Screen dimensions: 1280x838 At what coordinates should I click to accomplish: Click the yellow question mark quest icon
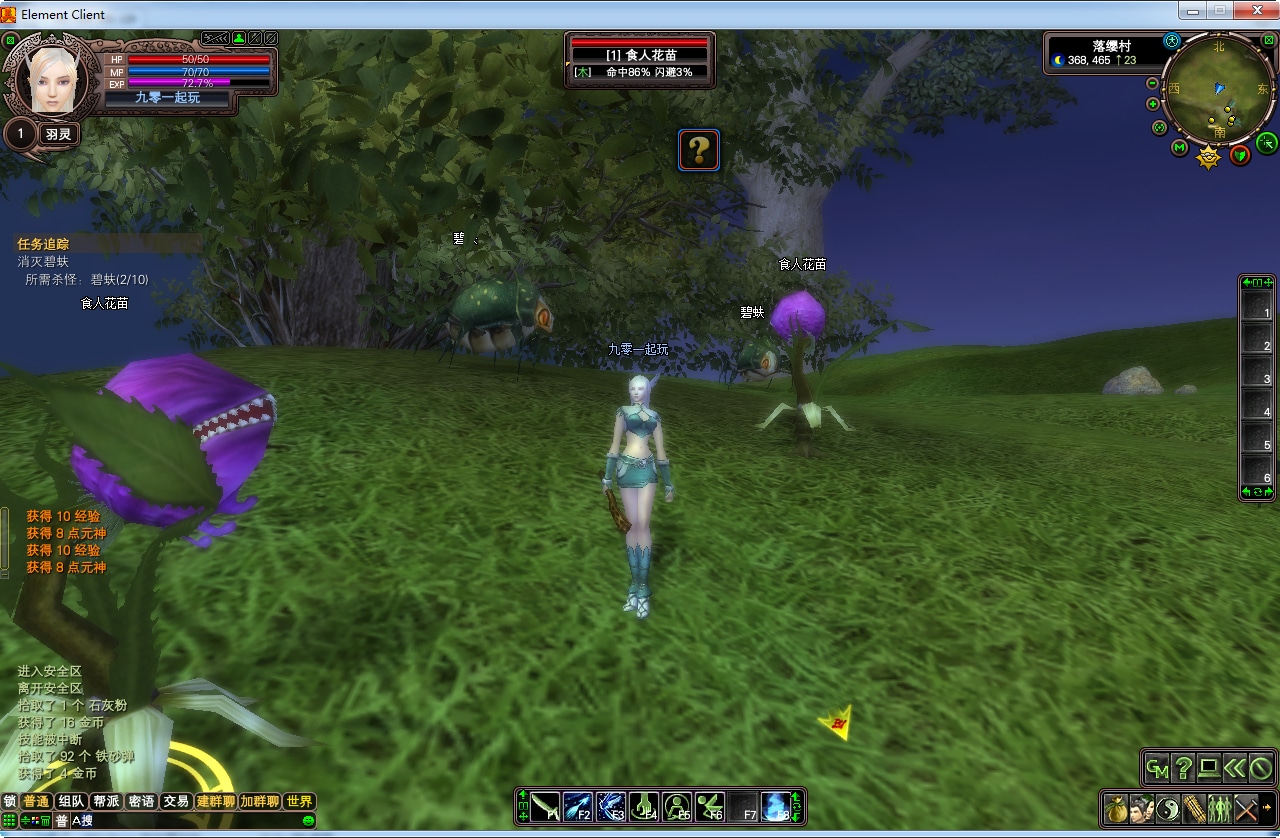point(698,150)
